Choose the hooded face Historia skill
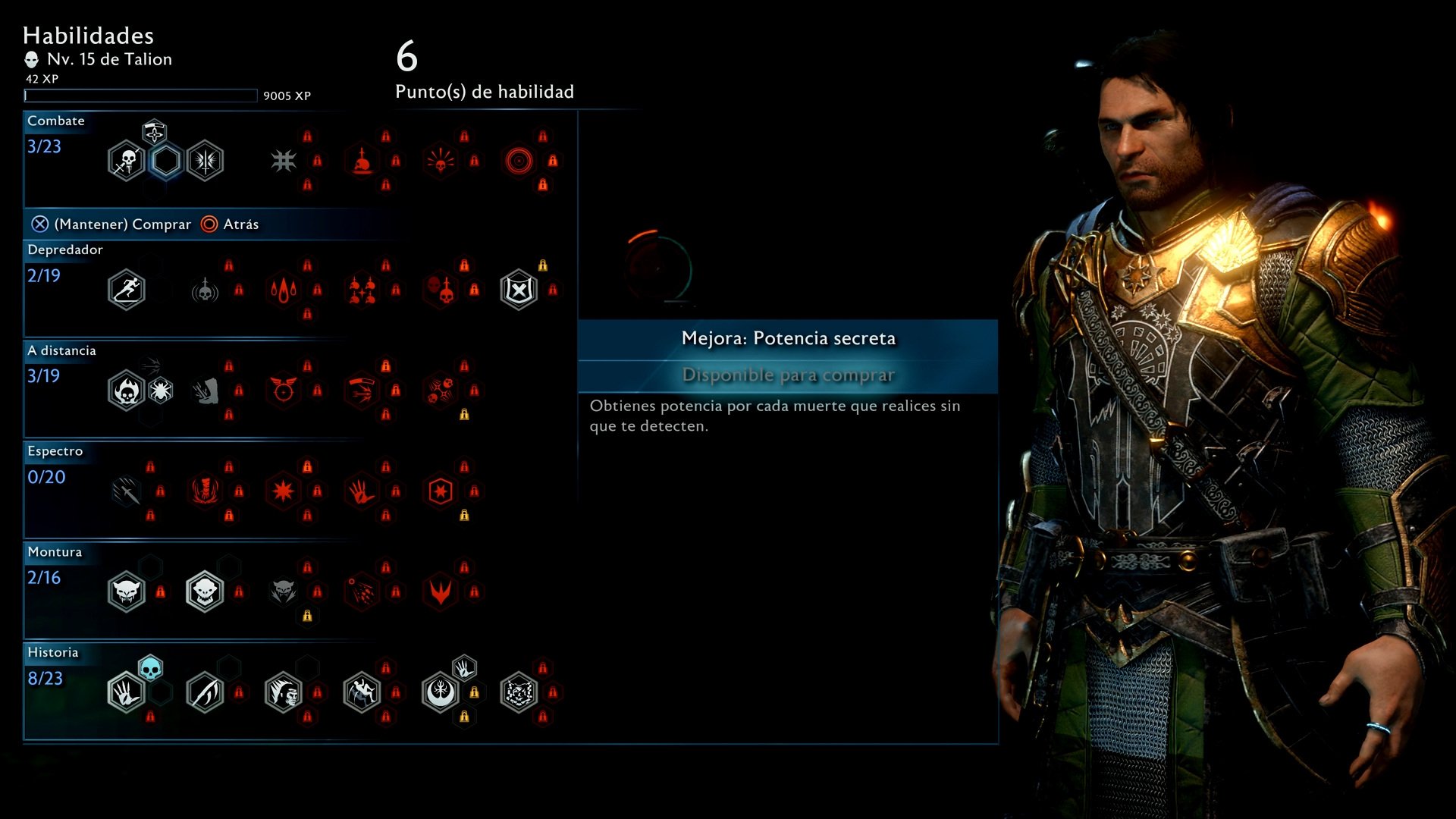This screenshot has width=1456, height=819. coord(284,692)
